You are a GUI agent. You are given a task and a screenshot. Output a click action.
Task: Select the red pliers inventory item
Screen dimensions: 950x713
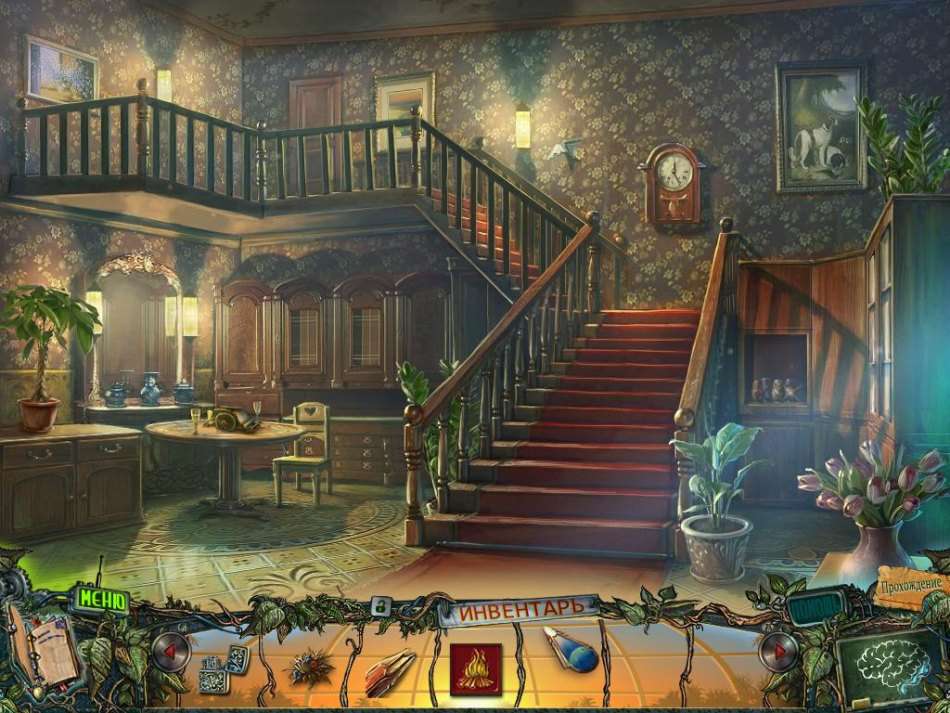click(x=392, y=665)
